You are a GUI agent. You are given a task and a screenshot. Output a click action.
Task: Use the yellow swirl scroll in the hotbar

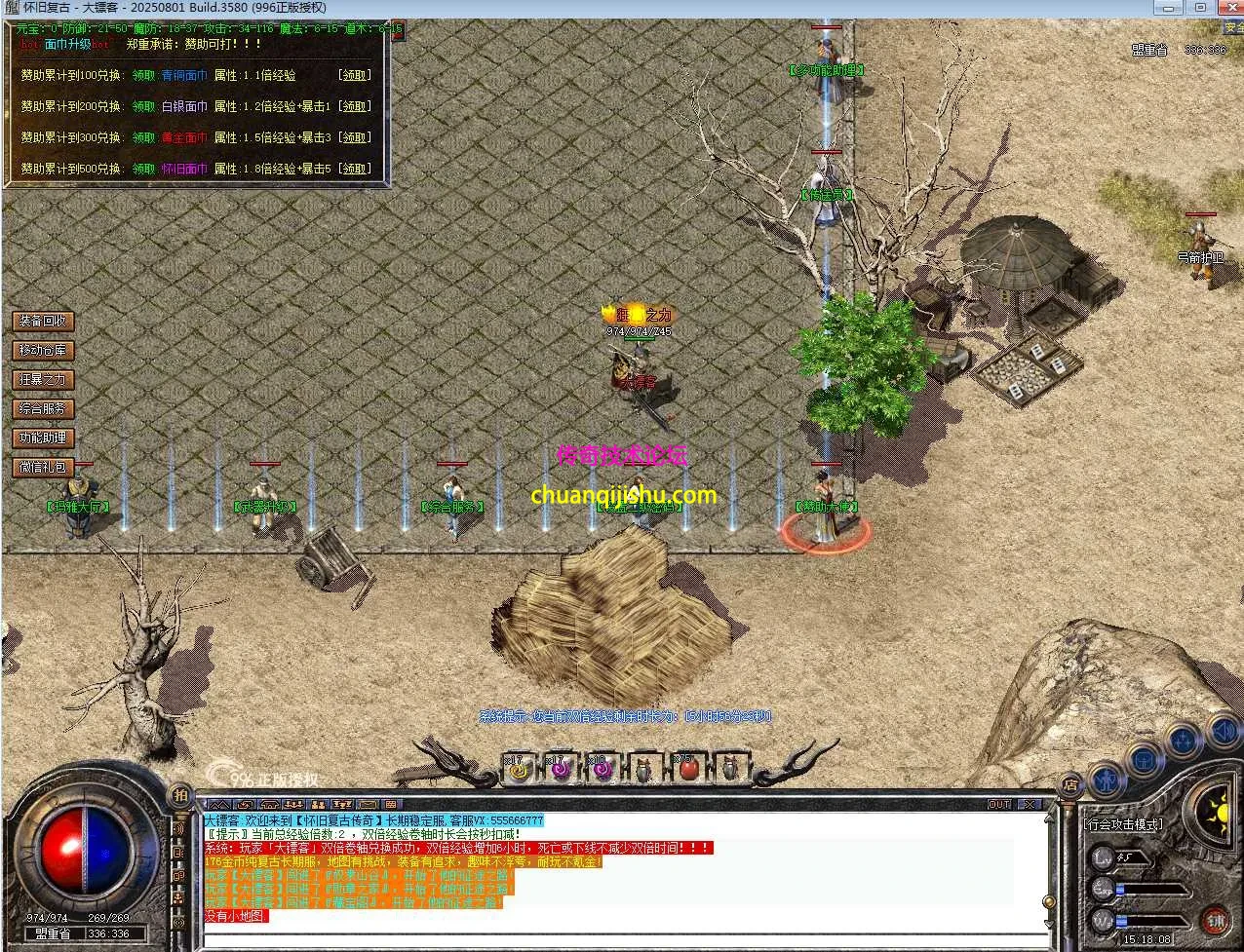(518, 769)
